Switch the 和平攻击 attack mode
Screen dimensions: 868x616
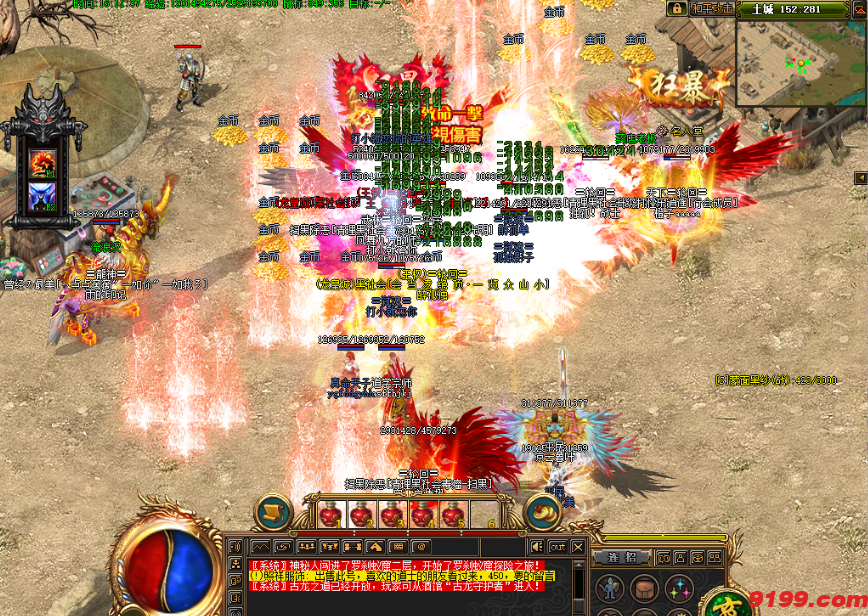[x=714, y=8]
